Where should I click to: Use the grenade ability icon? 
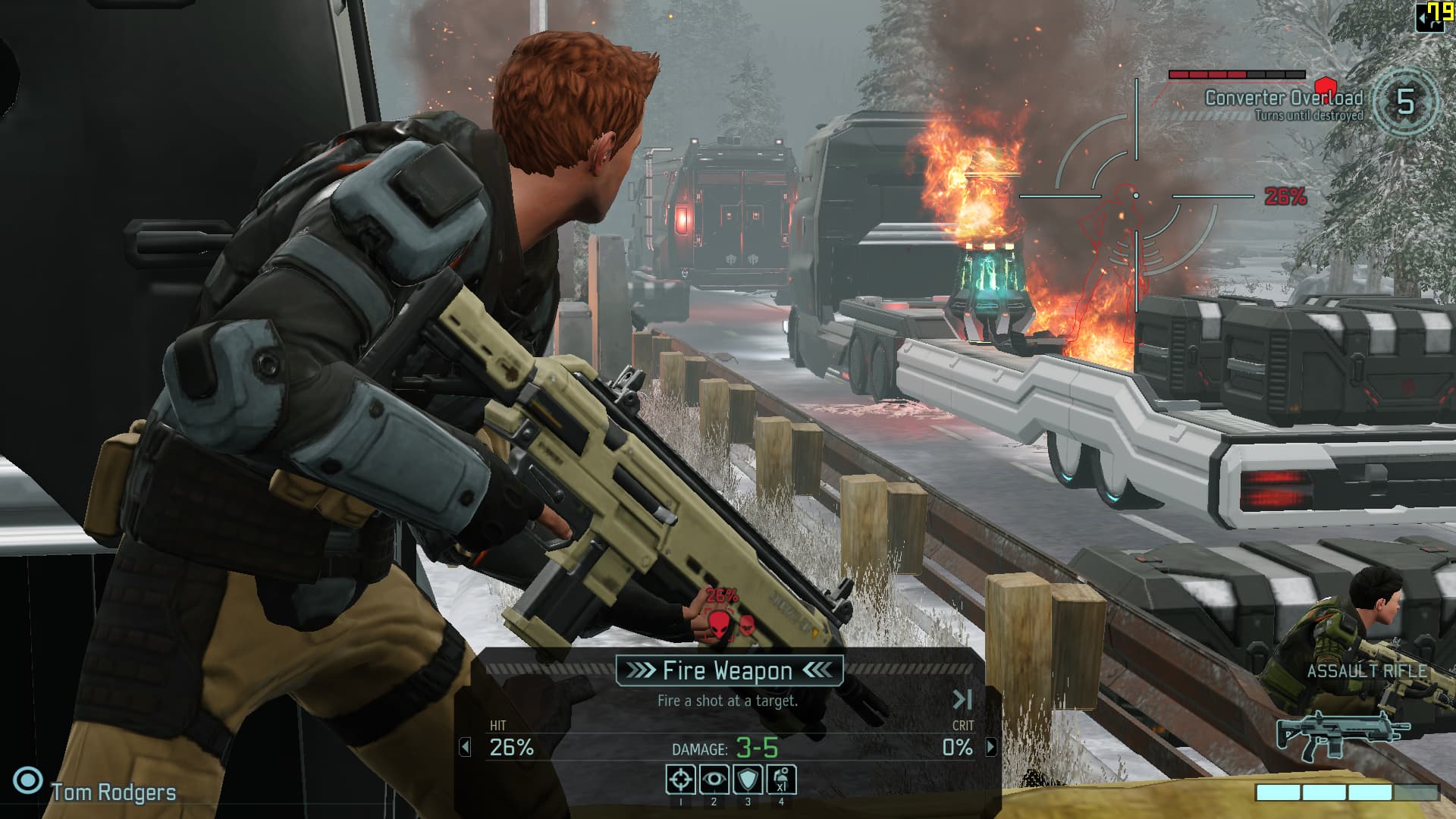(781, 780)
